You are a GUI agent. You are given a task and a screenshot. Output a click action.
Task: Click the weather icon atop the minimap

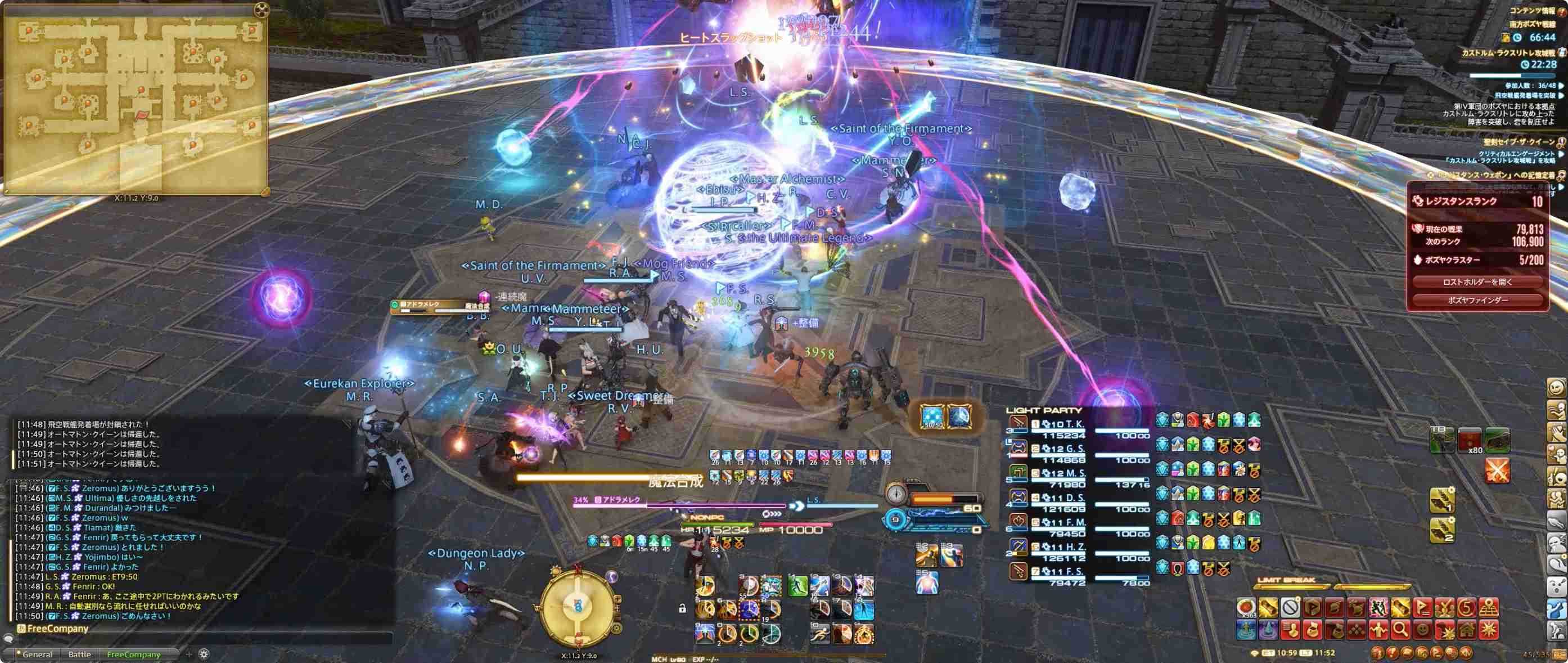pyautogui.click(x=262, y=10)
